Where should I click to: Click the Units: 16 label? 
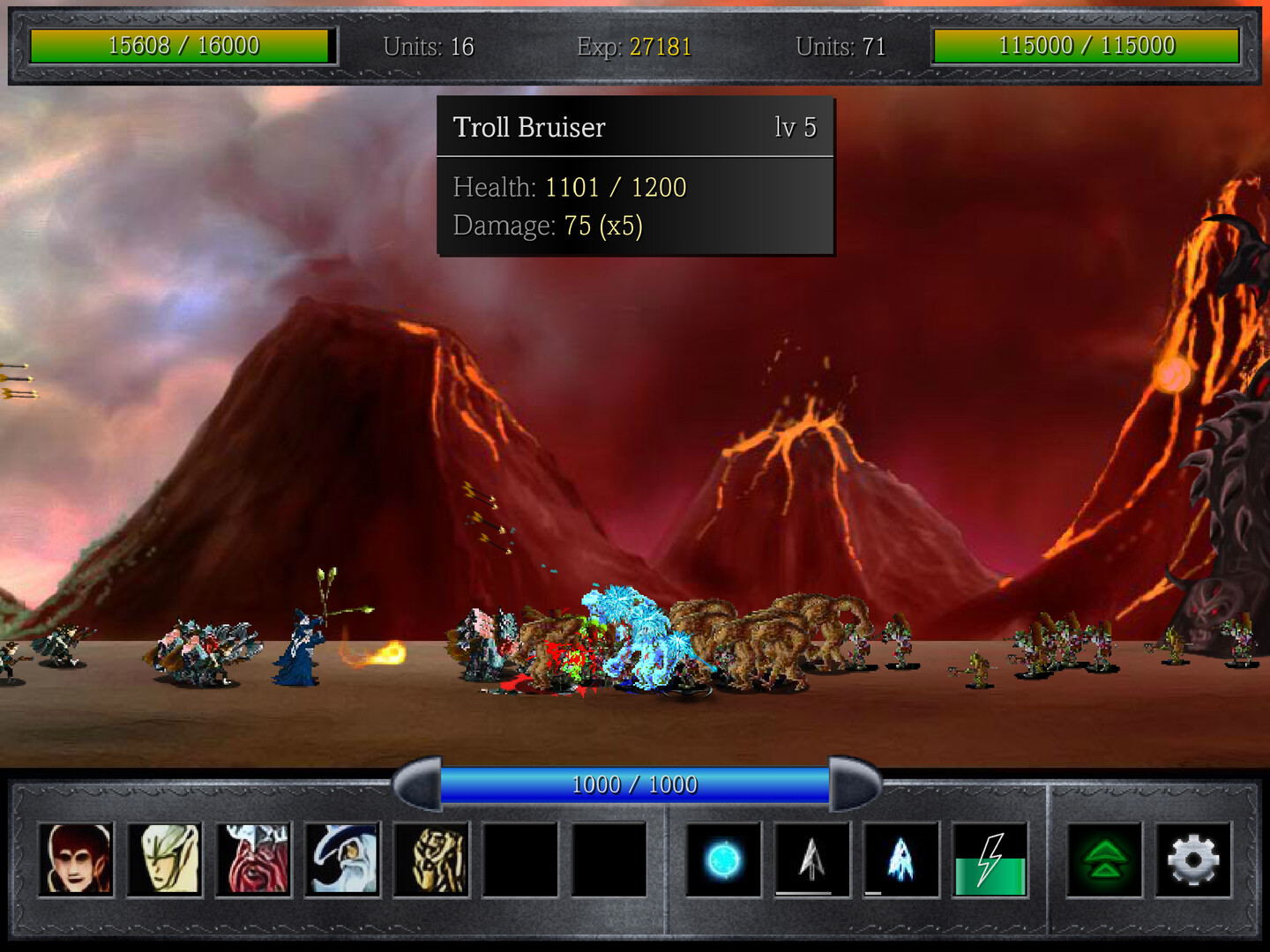(x=430, y=48)
